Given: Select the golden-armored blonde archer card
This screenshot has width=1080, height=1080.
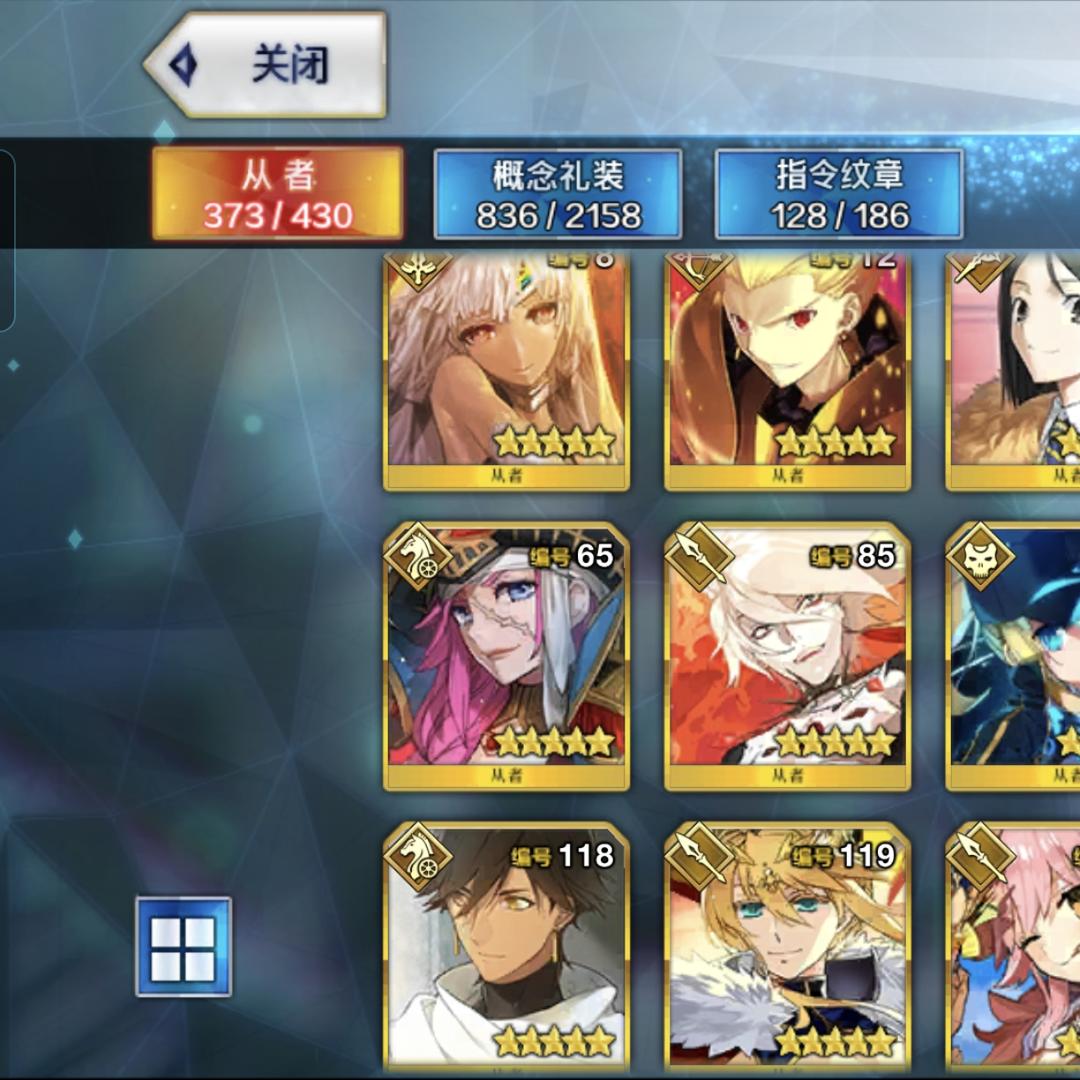Looking at the screenshot, I should pyautogui.click(x=787, y=370).
